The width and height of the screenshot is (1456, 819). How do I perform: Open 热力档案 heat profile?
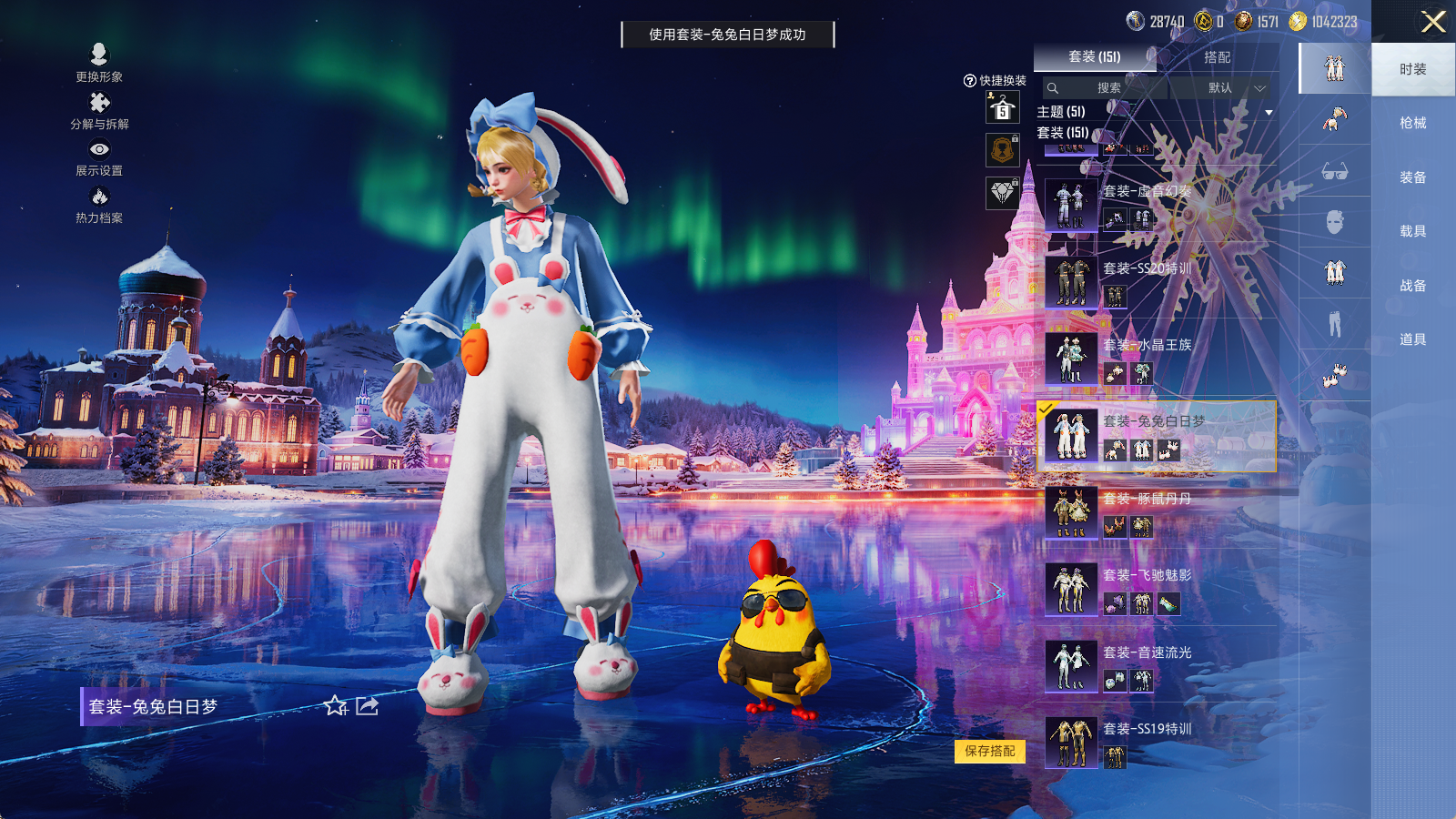point(99,205)
